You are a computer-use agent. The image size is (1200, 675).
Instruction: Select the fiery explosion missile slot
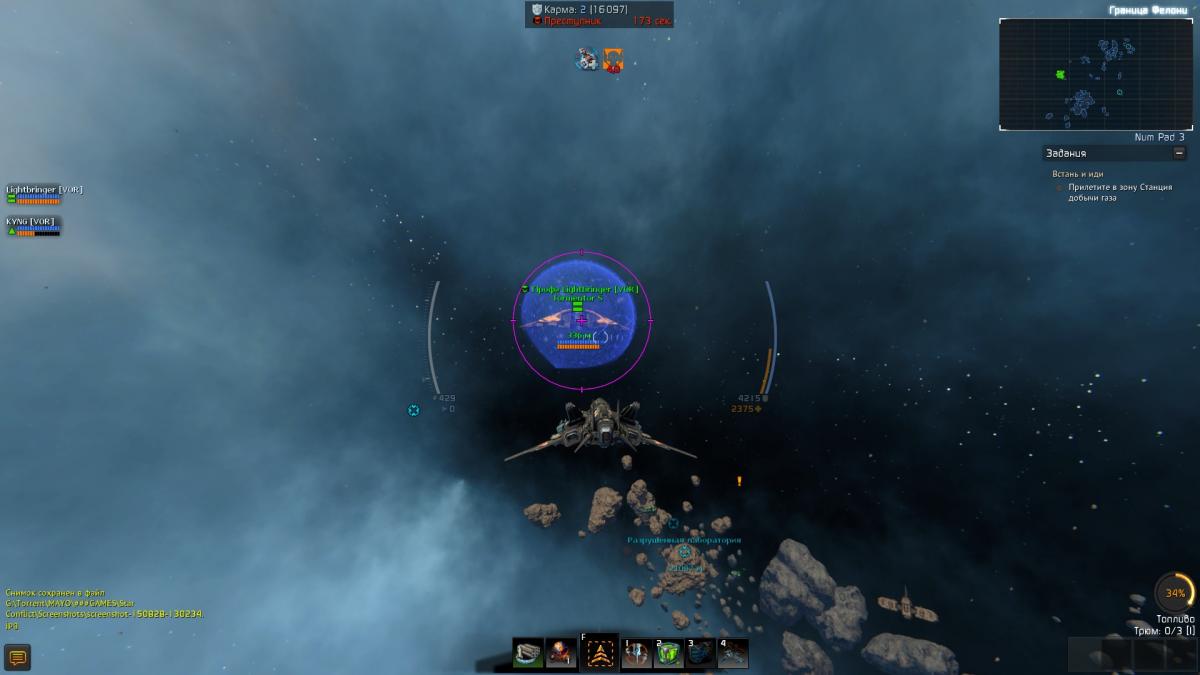point(561,653)
